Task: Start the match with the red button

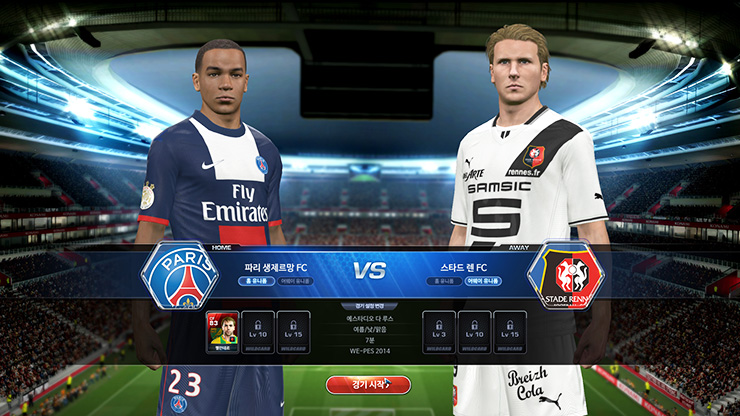Action: click(x=368, y=384)
